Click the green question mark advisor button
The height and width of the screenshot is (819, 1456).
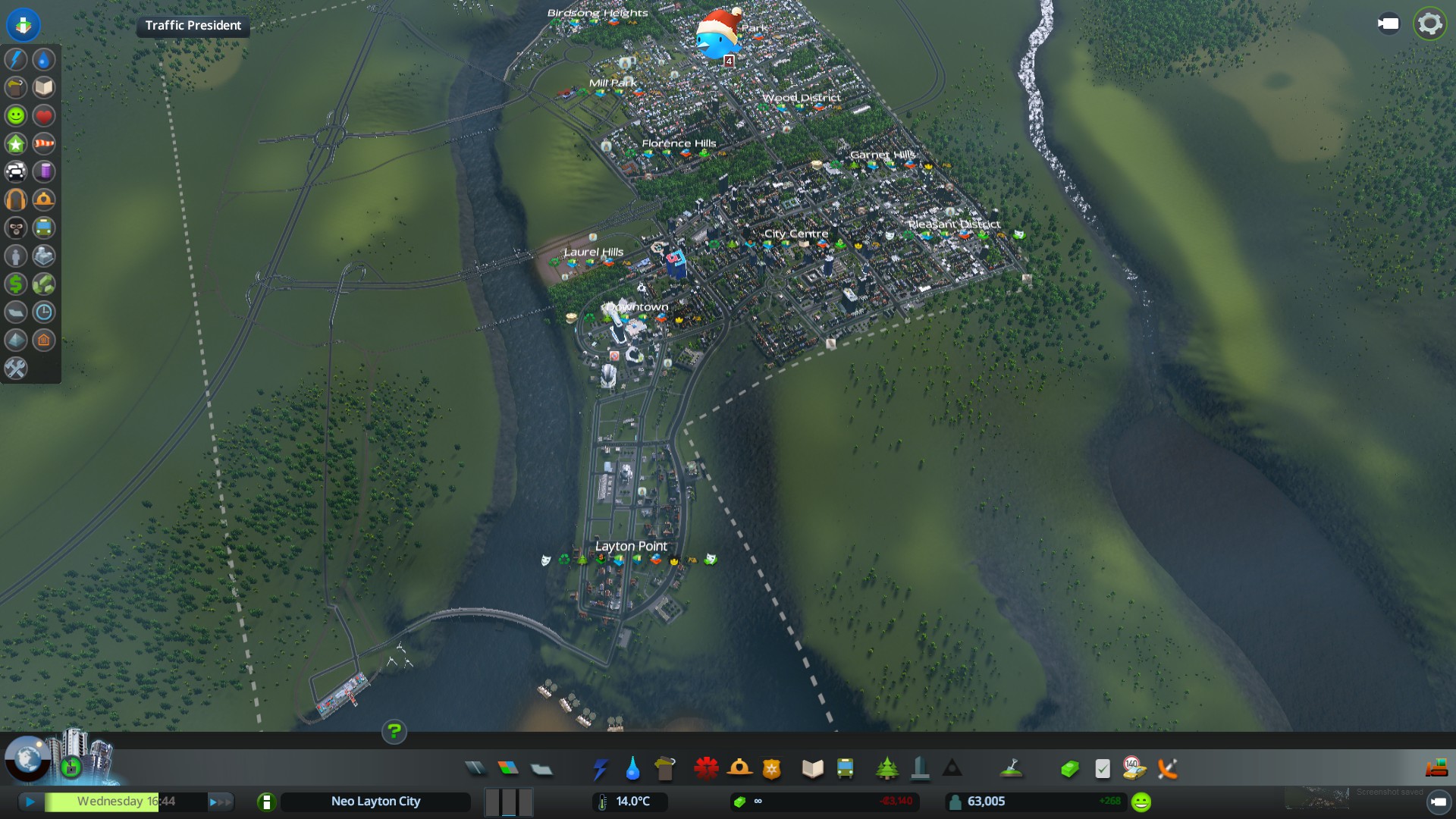[394, 732]
